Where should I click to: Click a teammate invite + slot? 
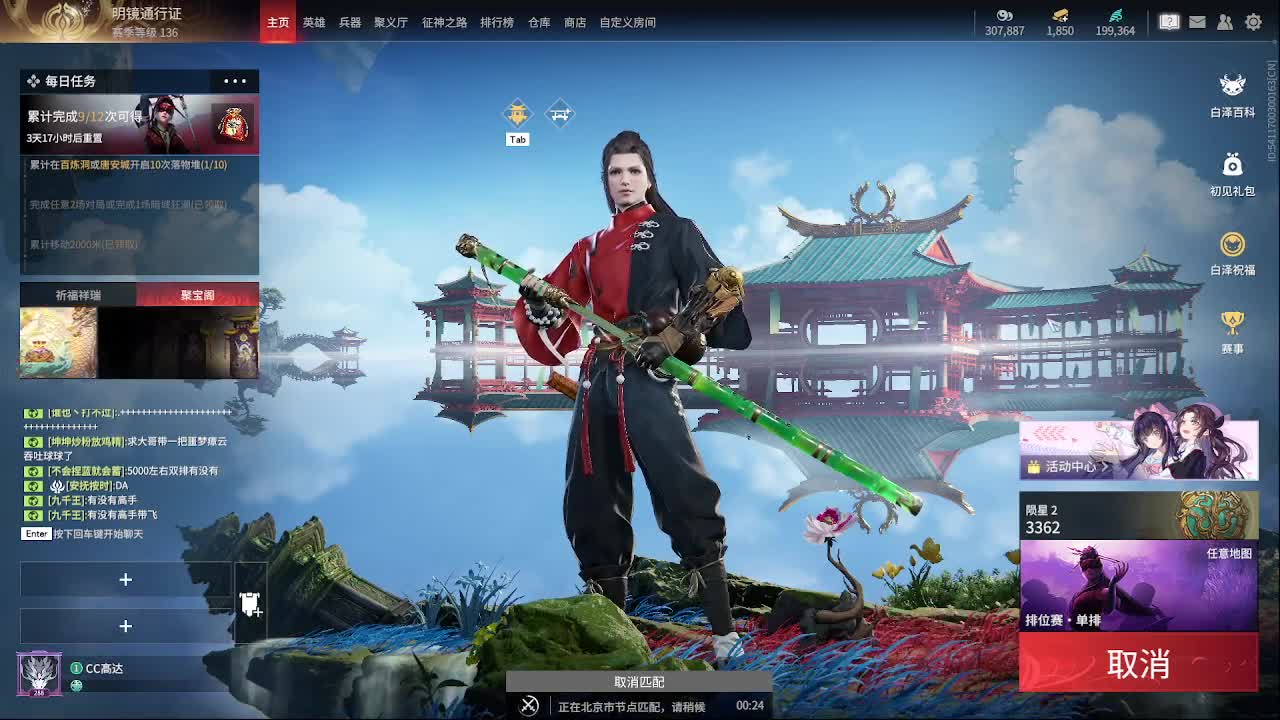[x=126, y=580]
